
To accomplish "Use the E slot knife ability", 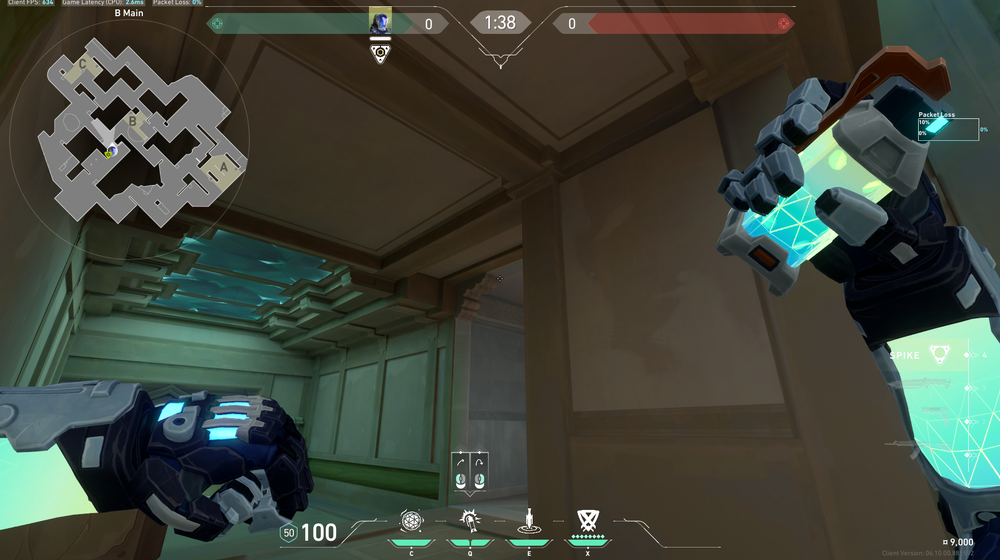I will coord(528,521).
